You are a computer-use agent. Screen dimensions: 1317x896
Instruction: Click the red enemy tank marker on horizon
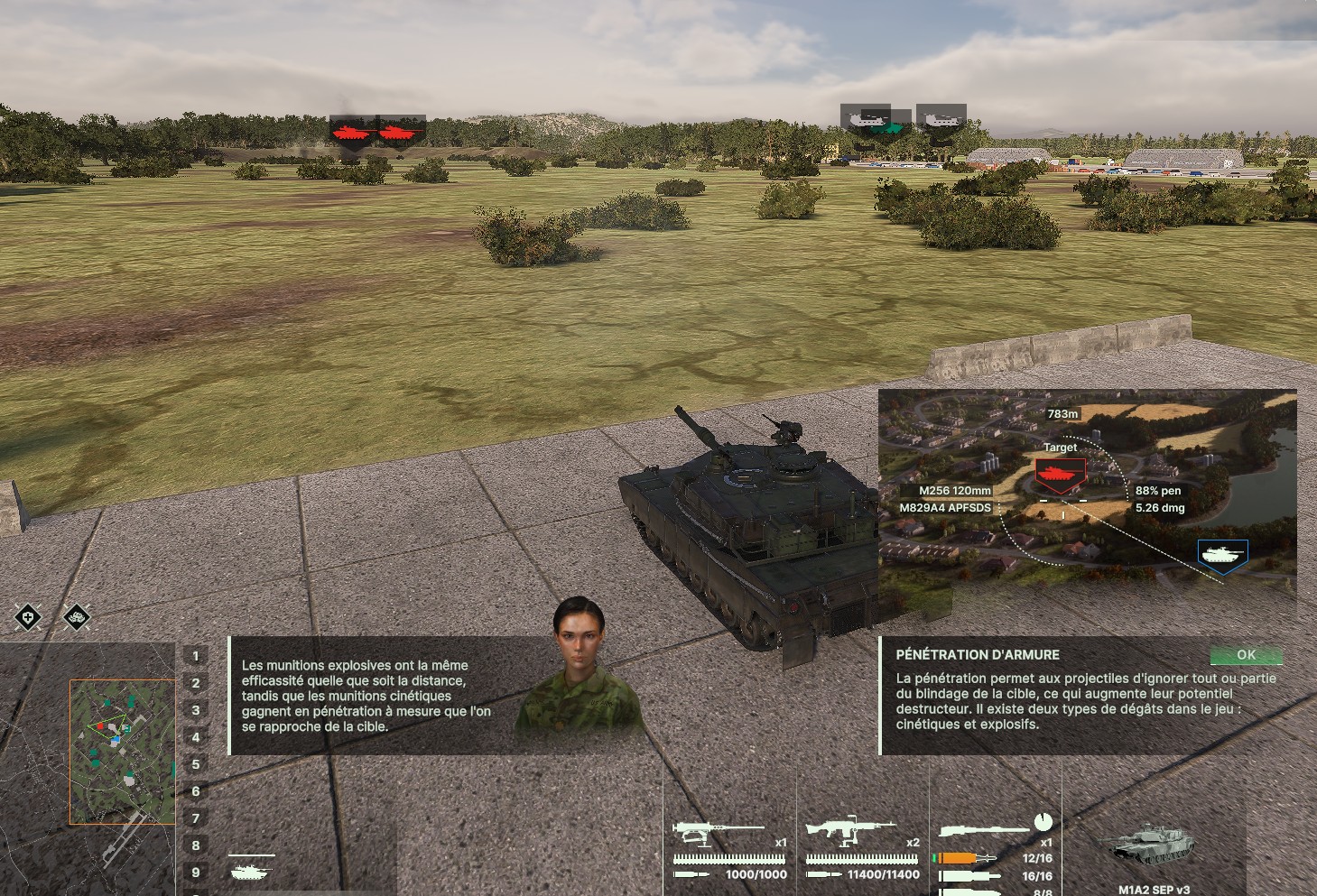pos(351,134)
